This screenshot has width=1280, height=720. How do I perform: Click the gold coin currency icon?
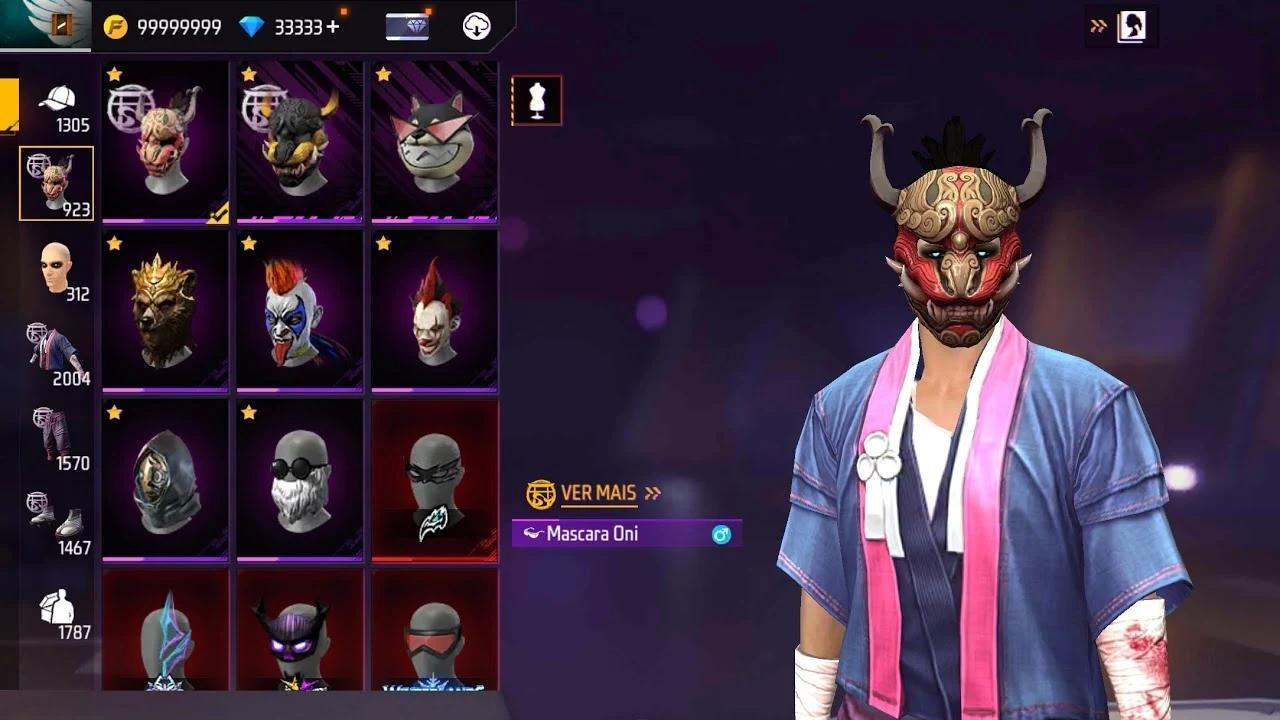coord(118,25)
